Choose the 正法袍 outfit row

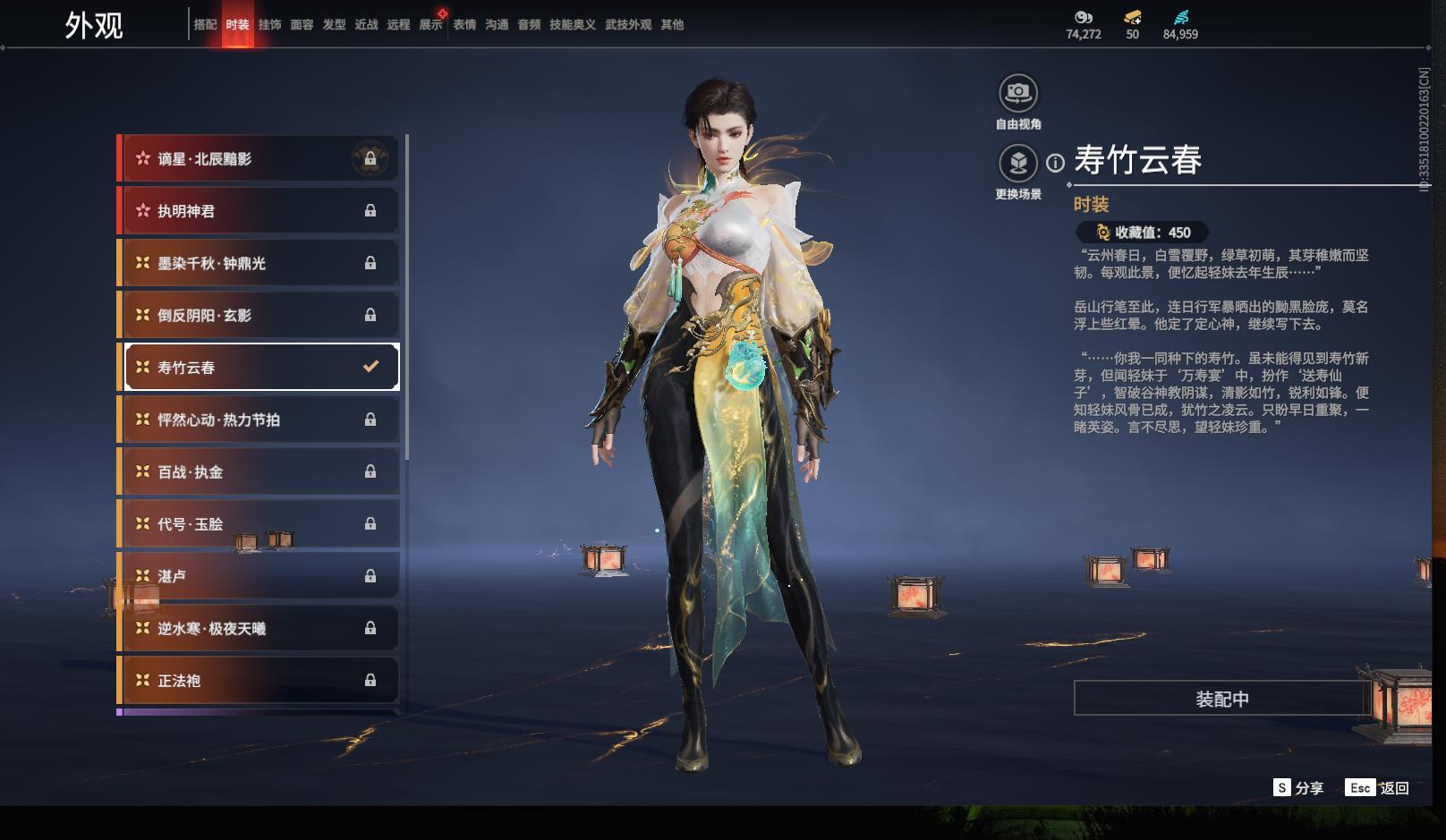pyautogui.click(x=259, y=681)
